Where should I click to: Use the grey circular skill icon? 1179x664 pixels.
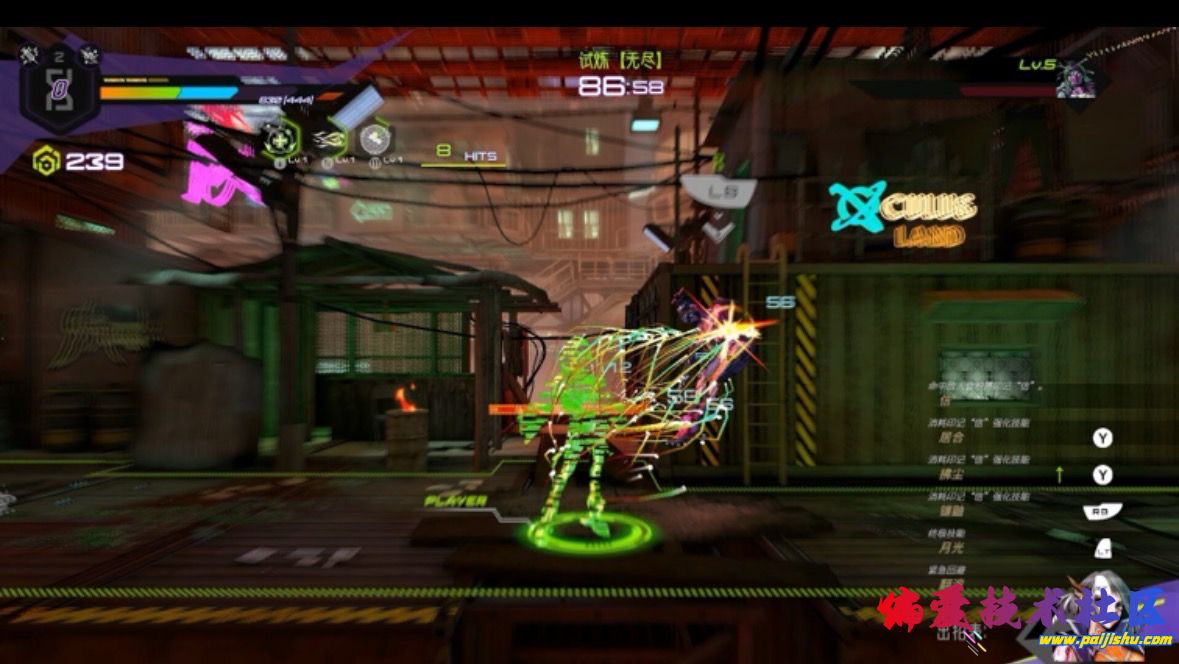pos(375,139)
